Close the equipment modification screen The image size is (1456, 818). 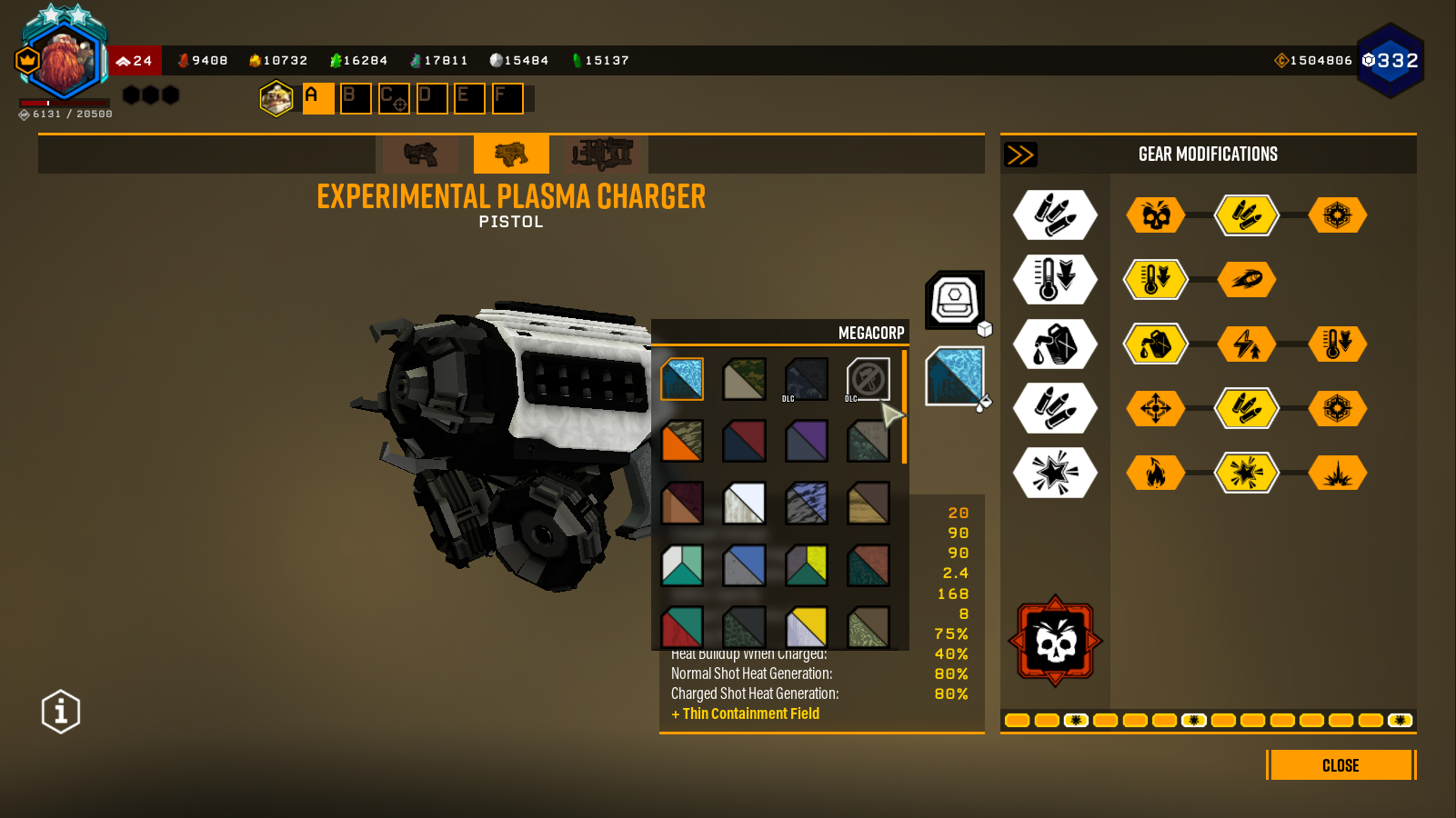point(1341,765)
